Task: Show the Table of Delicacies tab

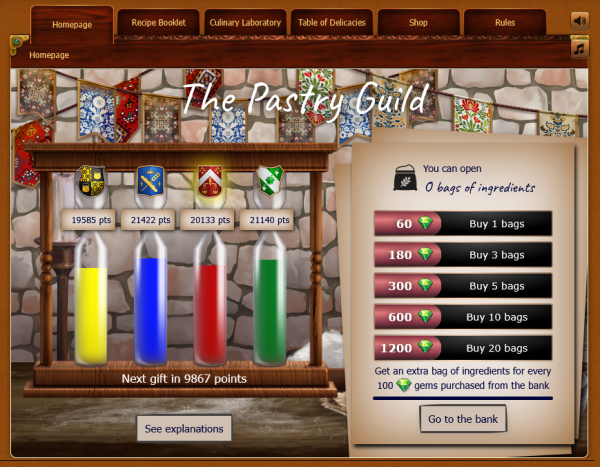Action: tap(333, 22)
